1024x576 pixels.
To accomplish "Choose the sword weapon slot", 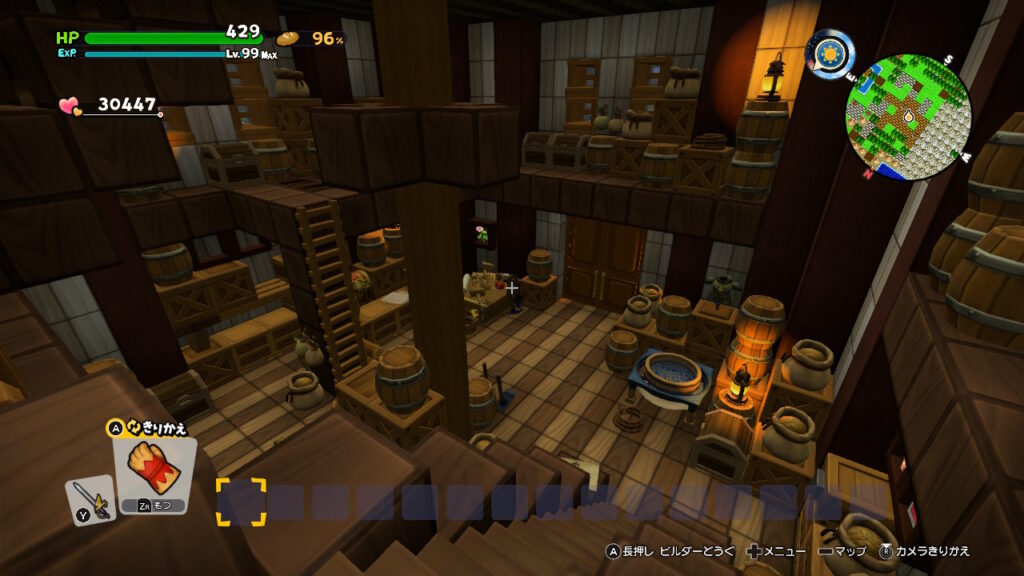I will [x=88, y=499].
